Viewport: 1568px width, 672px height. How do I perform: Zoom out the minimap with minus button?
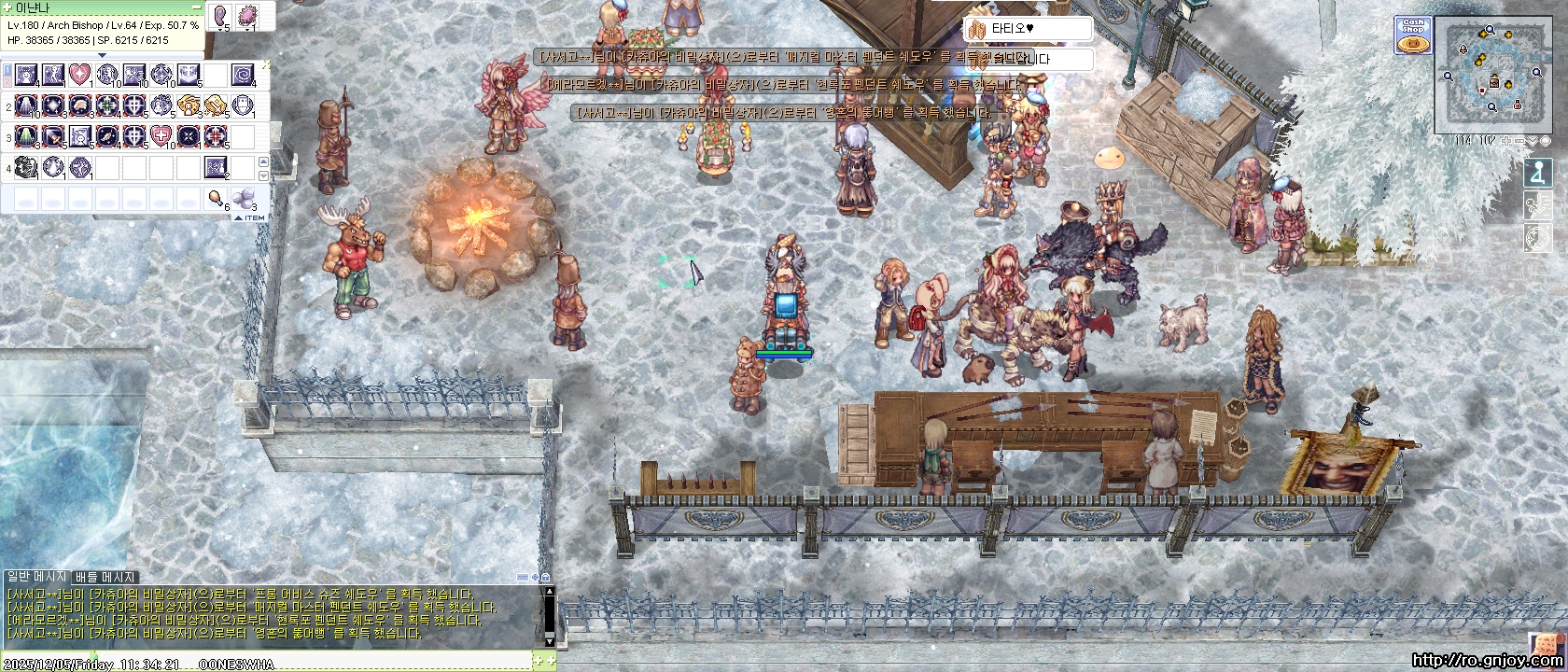[1519, 141]
